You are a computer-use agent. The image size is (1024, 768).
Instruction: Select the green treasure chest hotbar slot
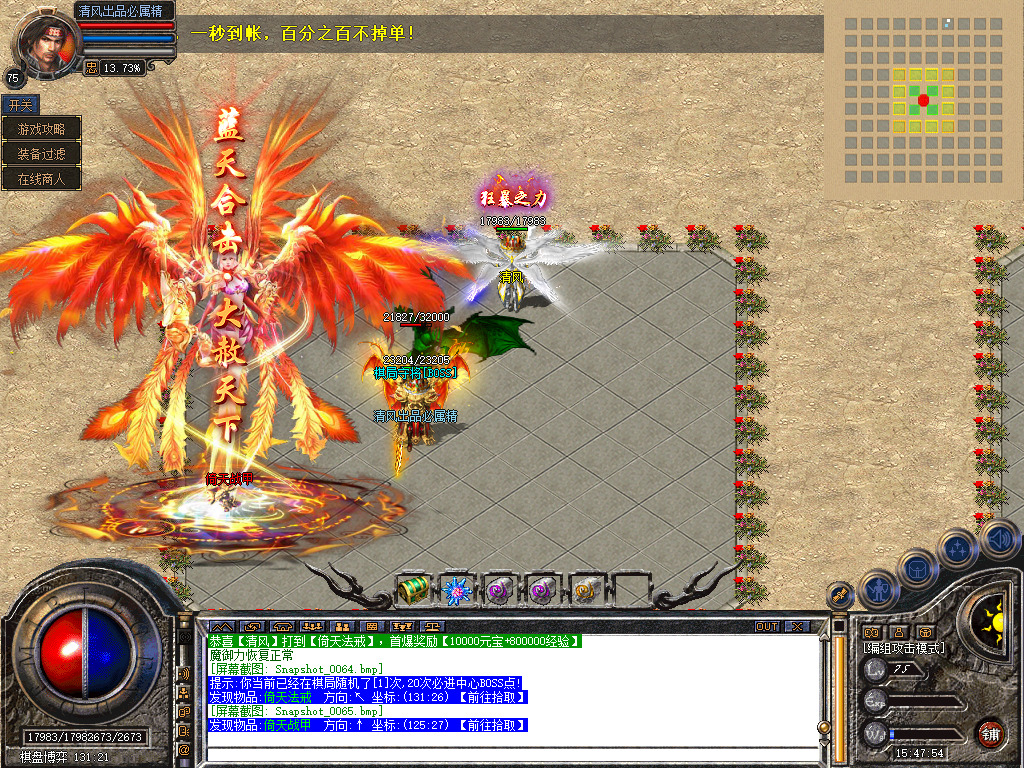click(x=413, y=590)
